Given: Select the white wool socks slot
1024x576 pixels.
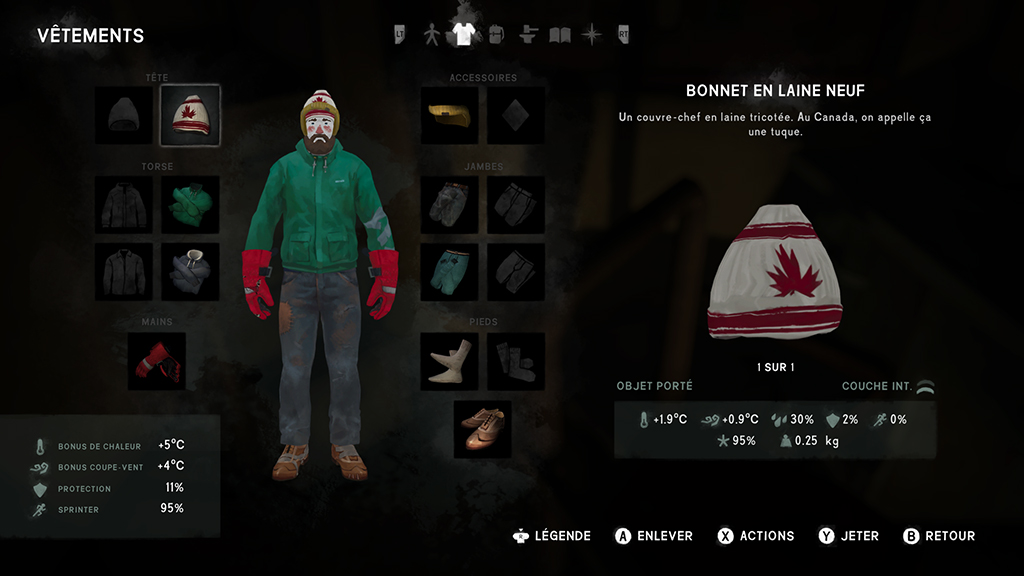Looking at the screenshot, I should [x=450, y=361].
